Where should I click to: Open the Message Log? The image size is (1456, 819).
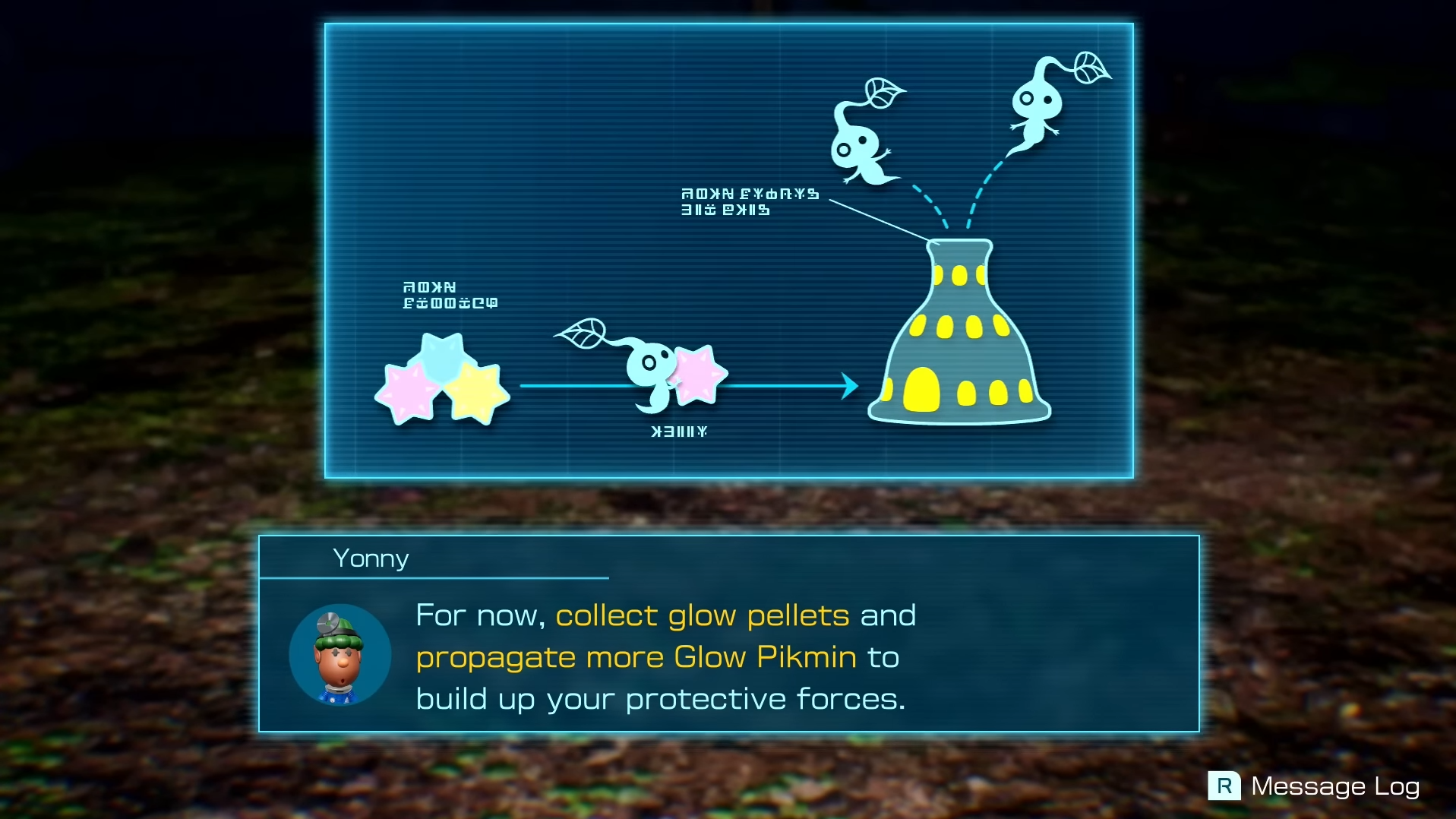(x=1313, y=786)
